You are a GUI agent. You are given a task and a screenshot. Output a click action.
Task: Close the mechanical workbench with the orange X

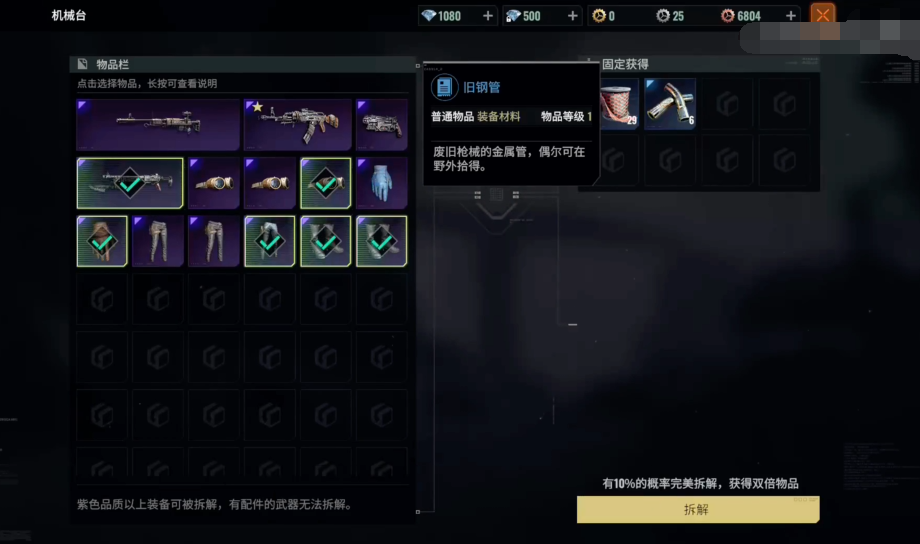pos(822,15)
